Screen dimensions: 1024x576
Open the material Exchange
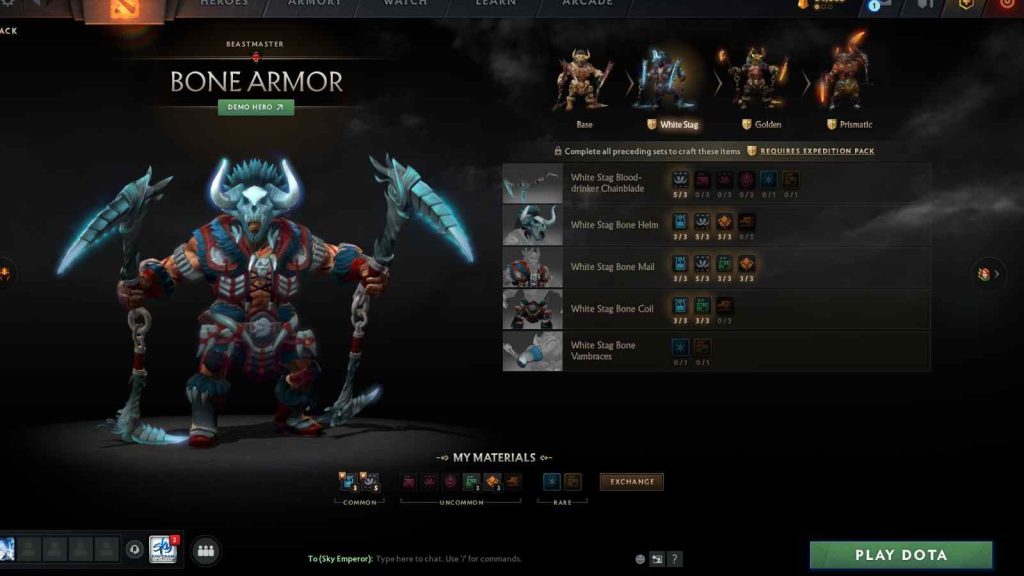click(x=631, y=482)
